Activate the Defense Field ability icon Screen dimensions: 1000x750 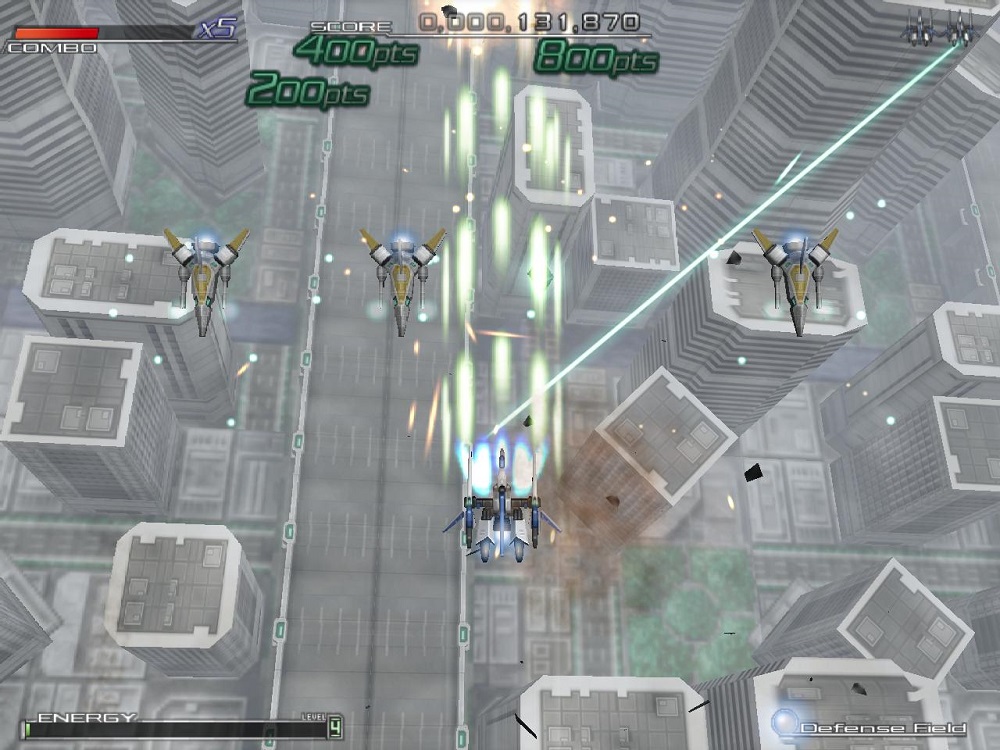coord(785,722)
